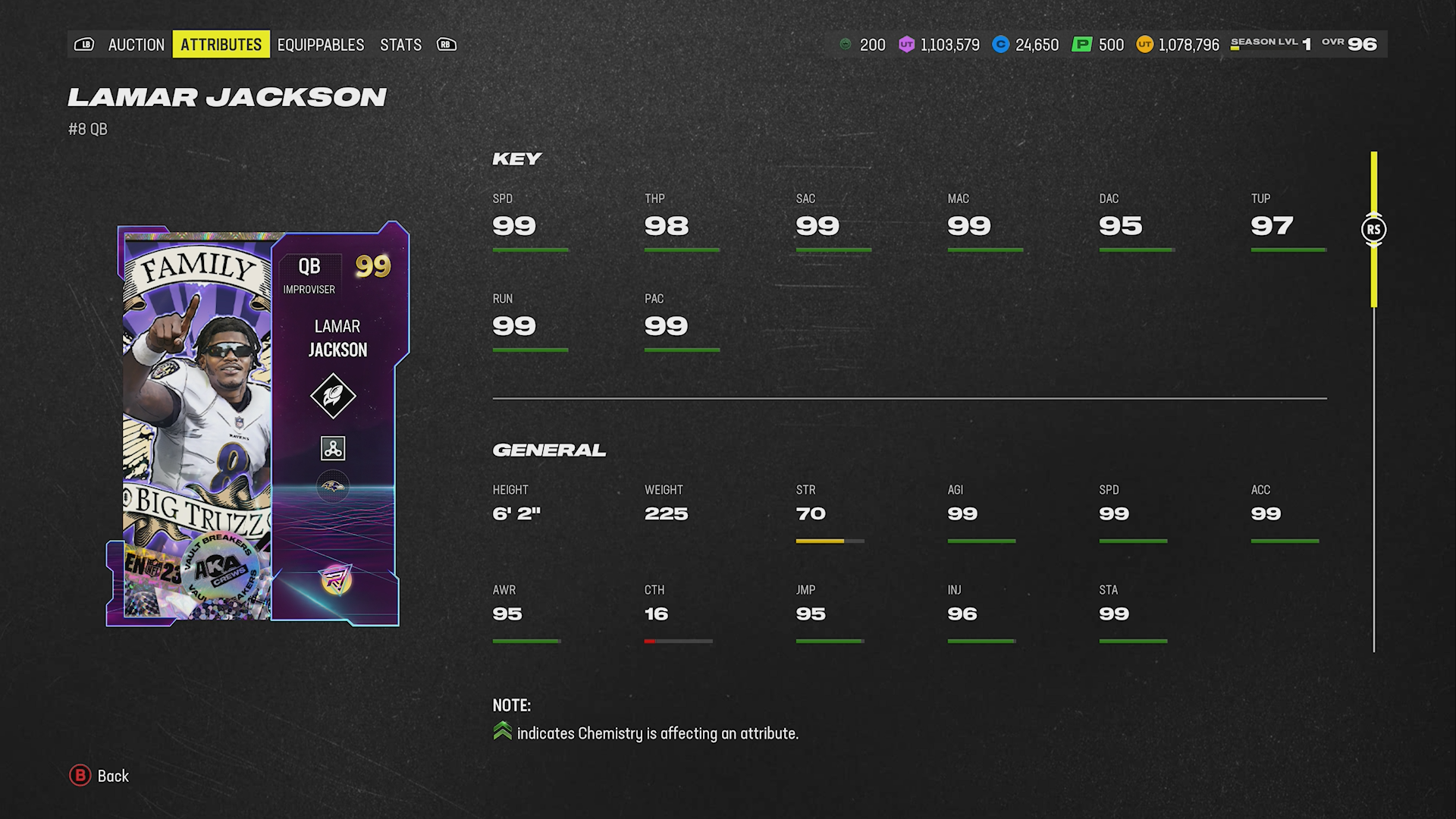Select the Lamar Jackson player card

click(258, 425)
